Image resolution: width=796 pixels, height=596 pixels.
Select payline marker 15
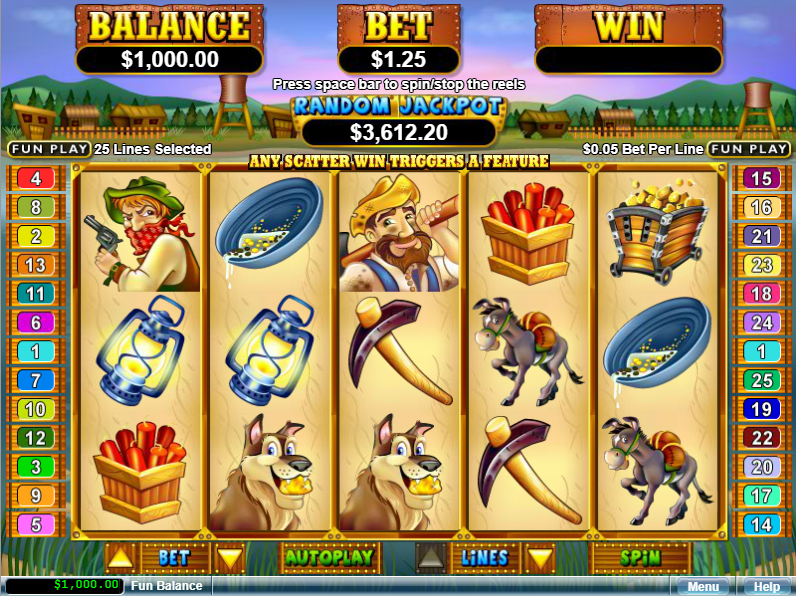tap(761, 179)
